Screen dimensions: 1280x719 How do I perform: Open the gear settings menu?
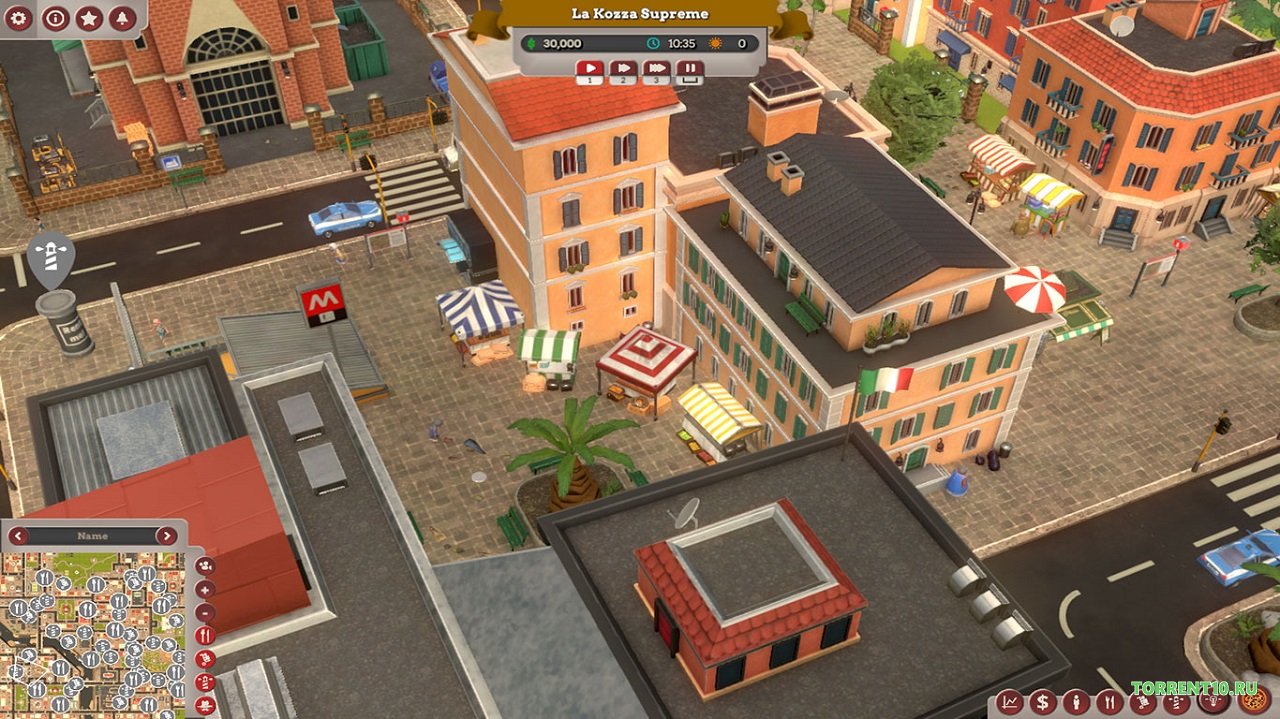[20, 17]
